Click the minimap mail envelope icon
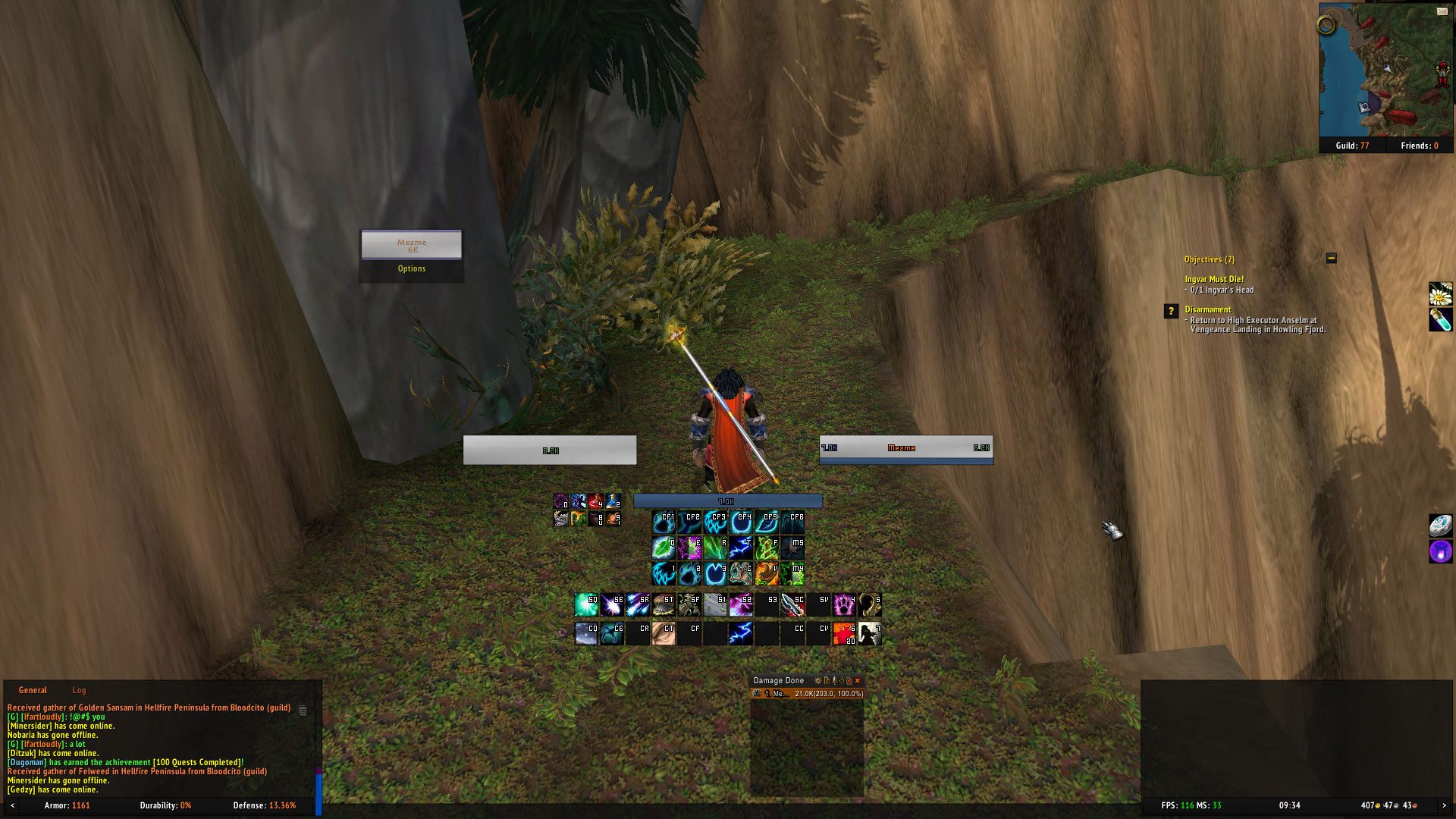 1442,11
